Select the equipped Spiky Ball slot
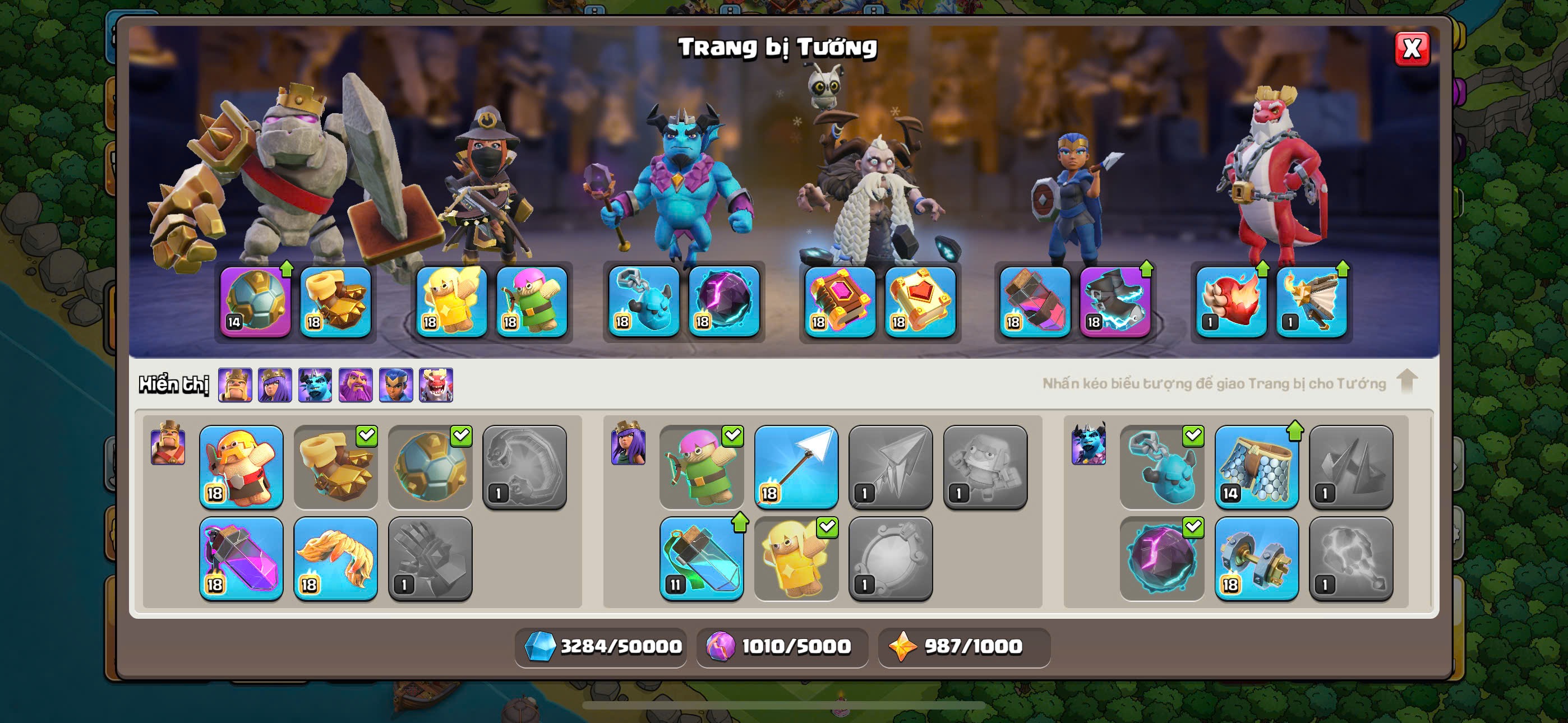The height and width of the screenshot is (723, 1568). [x=255, y=302]
